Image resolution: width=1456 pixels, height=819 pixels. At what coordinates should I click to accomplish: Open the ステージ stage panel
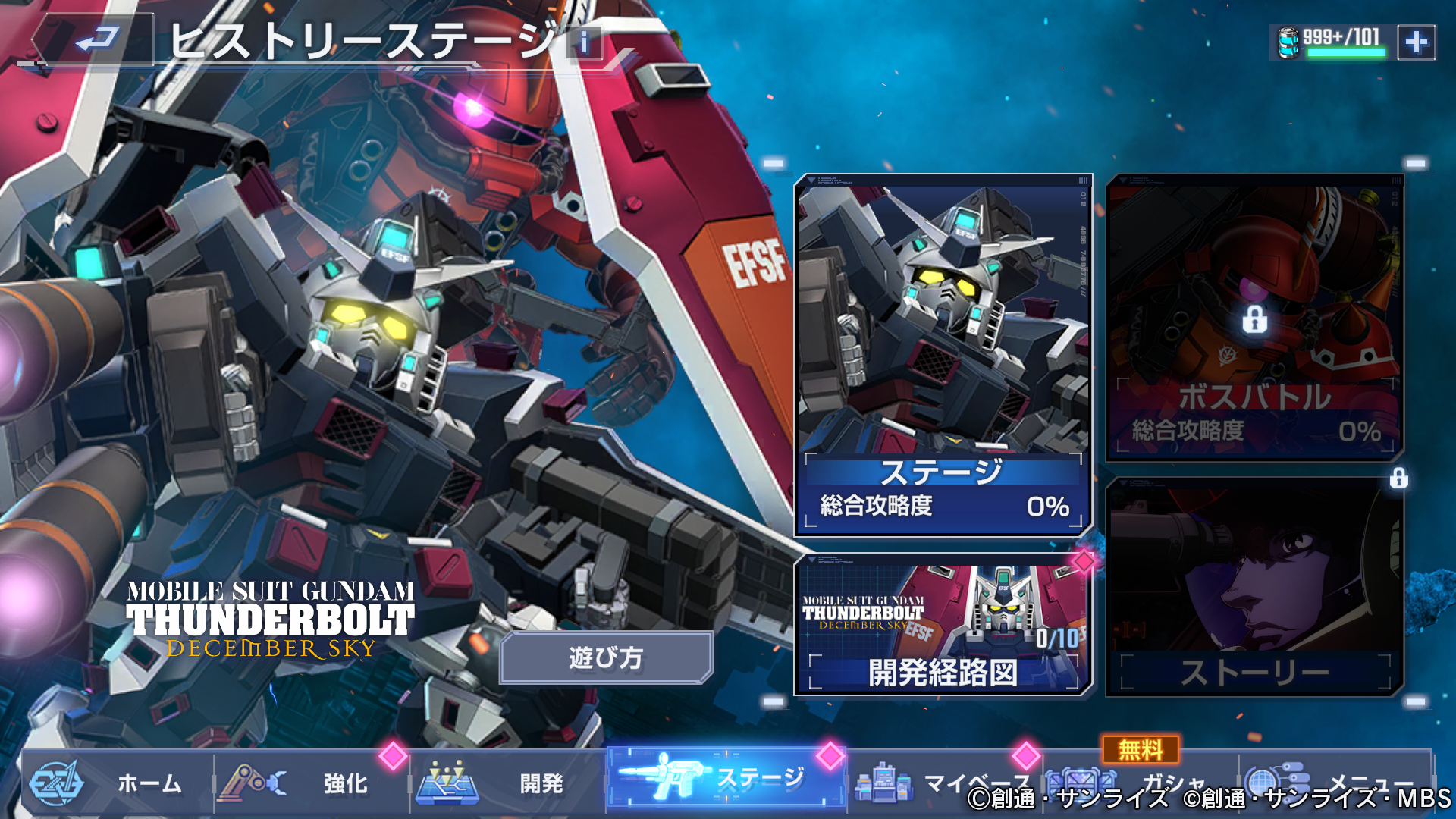[943, 356]
